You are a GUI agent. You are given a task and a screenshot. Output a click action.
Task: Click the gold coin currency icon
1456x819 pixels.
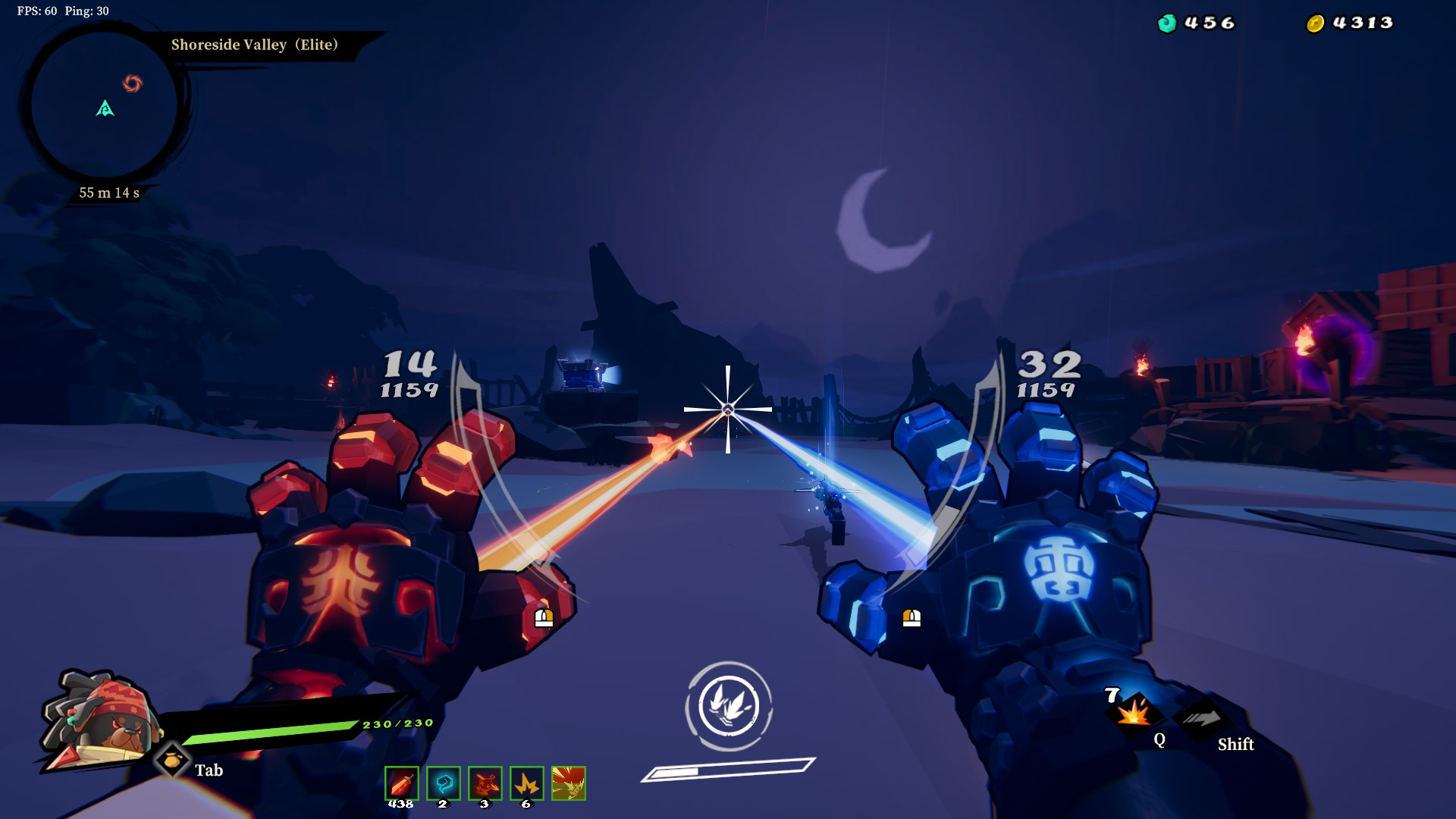(1315, 24)
